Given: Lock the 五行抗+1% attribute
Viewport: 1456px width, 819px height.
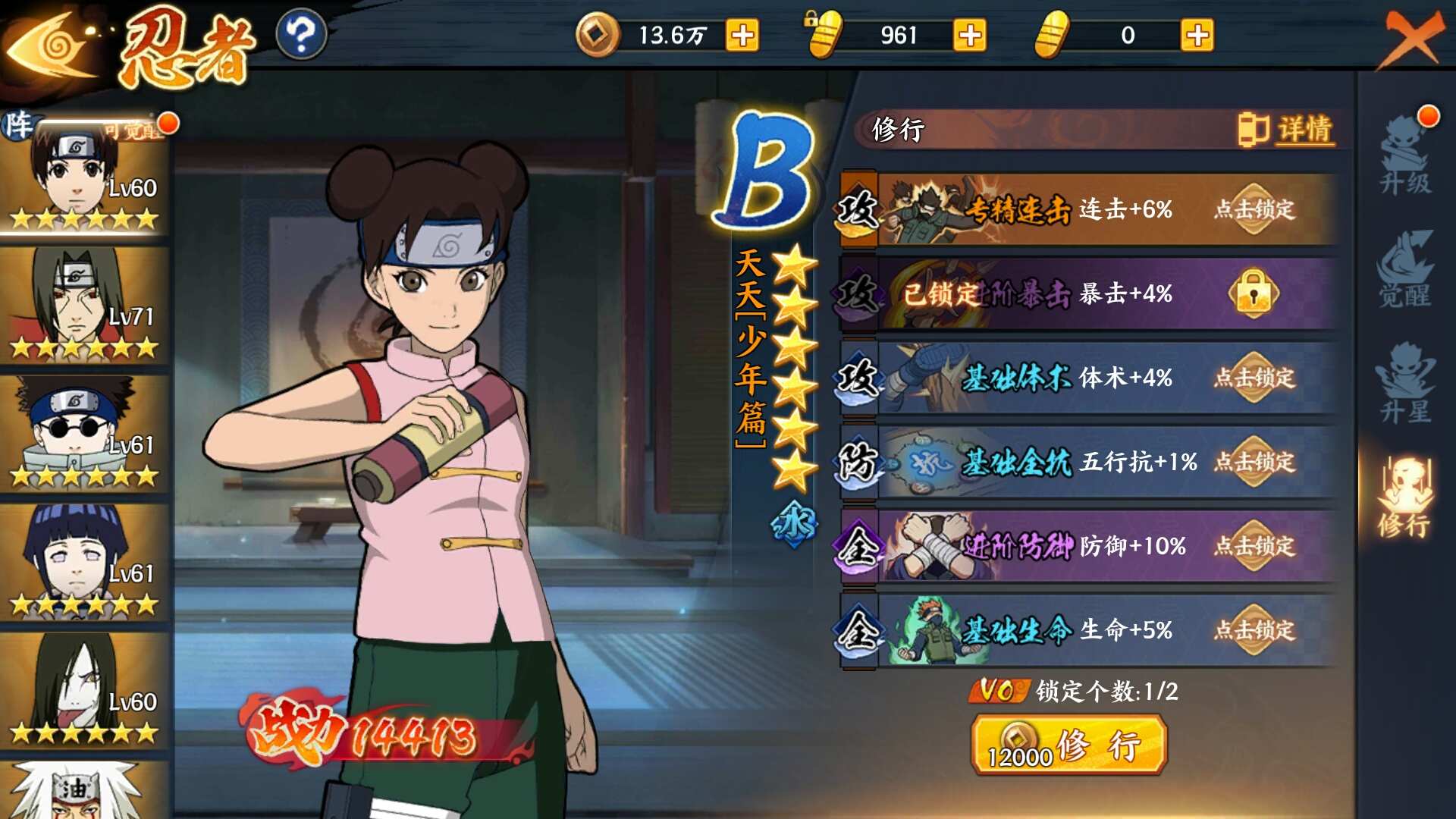Looking at the screenshot, I should [1254, 462].
